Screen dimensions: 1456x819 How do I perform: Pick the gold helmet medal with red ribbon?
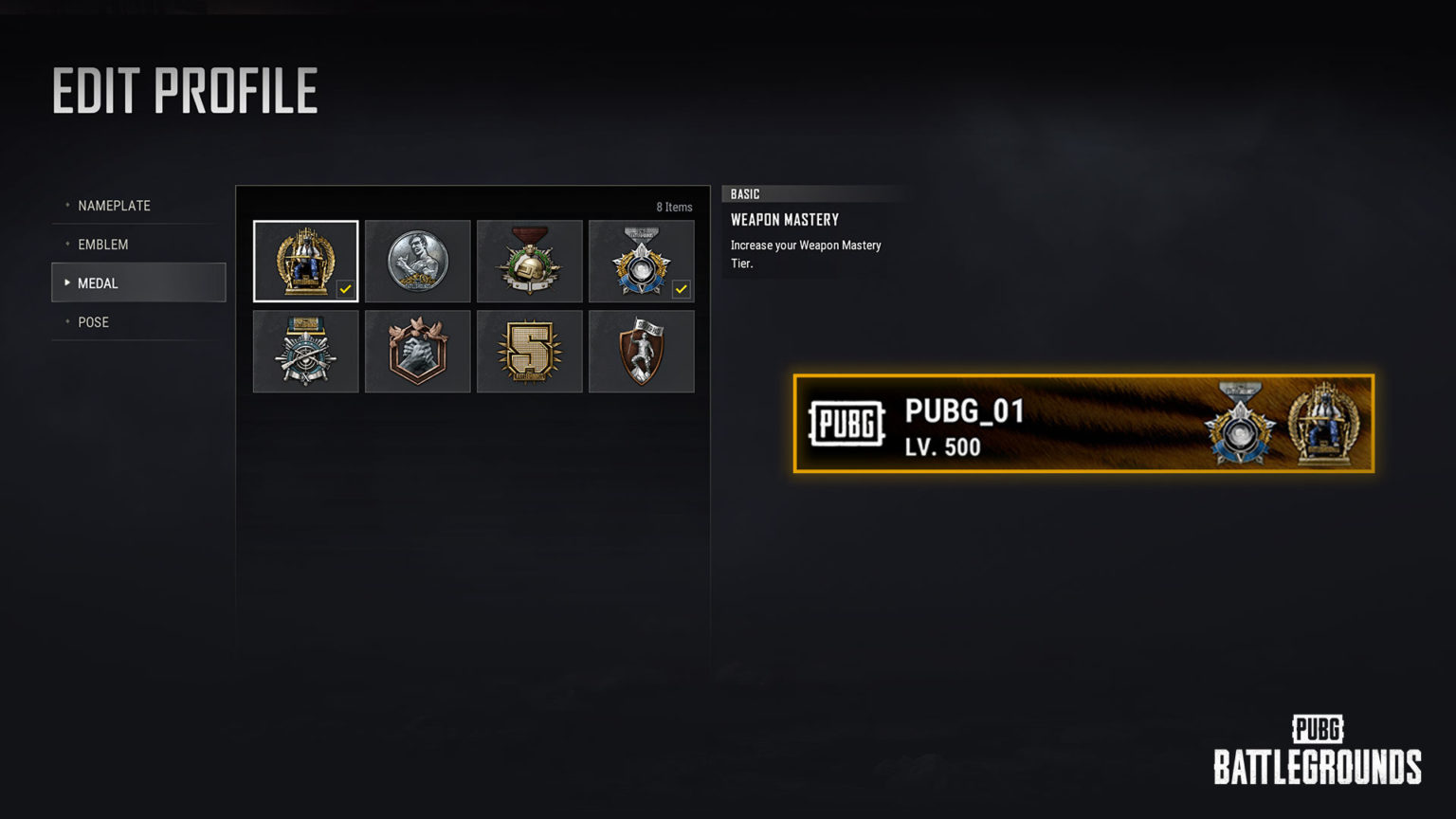(529, 261)
